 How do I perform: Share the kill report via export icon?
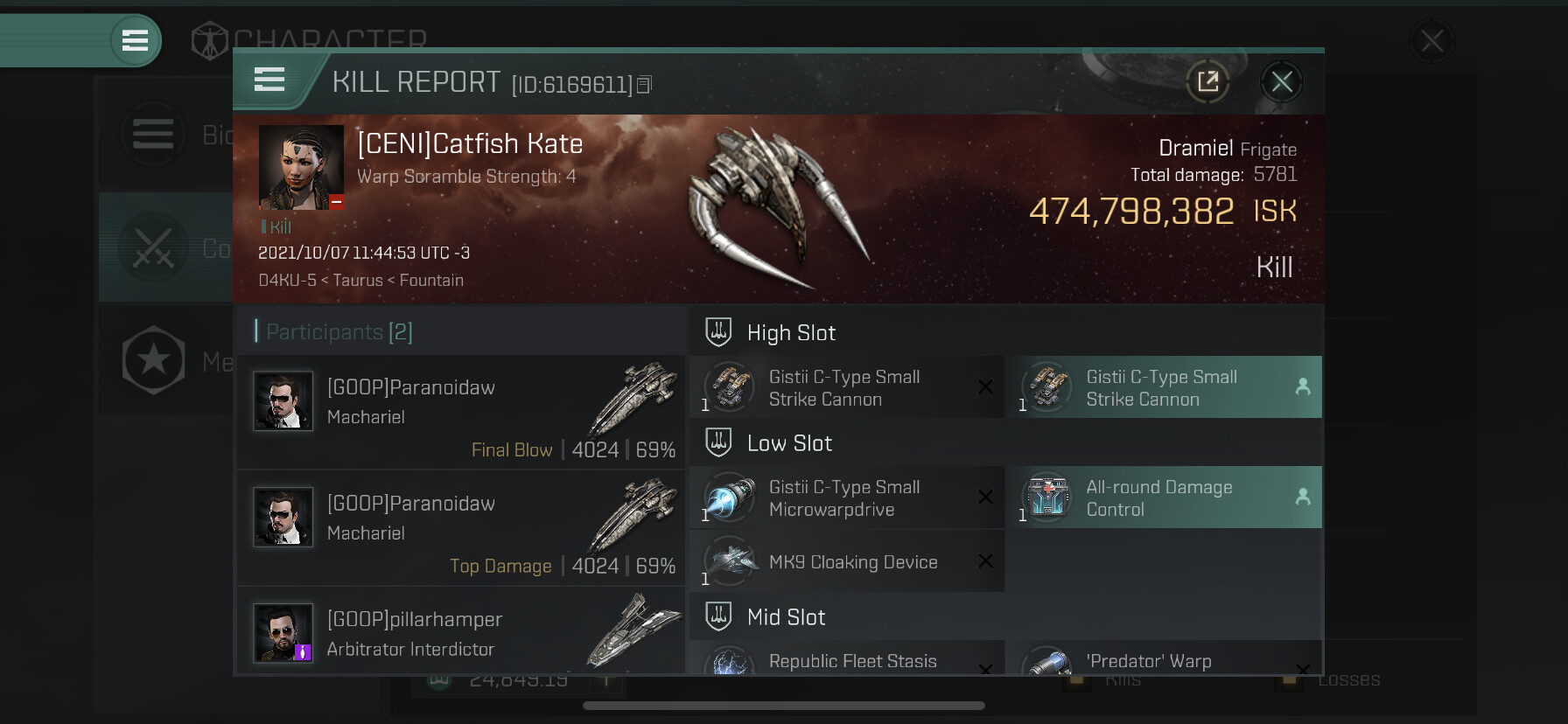coord(1207,82)
